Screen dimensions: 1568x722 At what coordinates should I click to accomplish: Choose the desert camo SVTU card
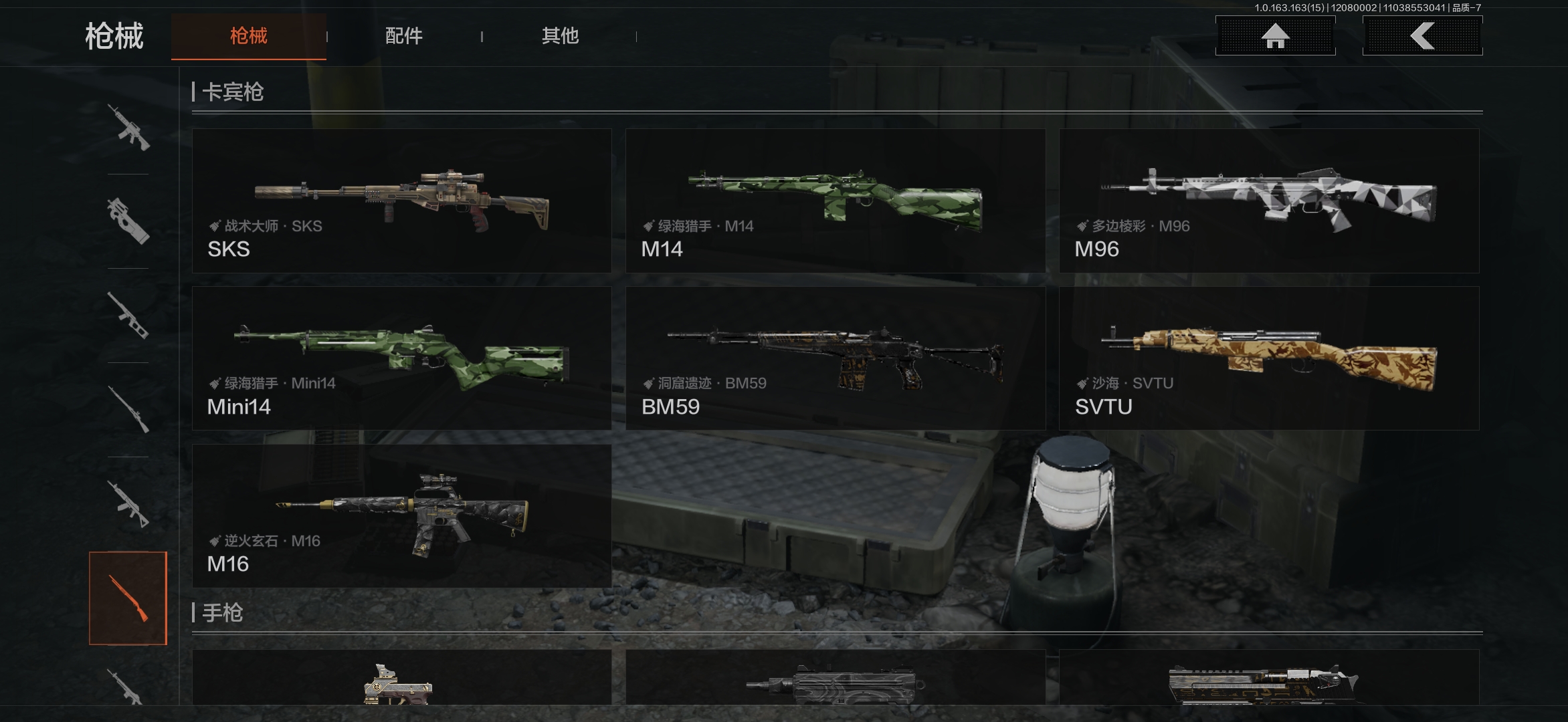[x=1268, y=358]
